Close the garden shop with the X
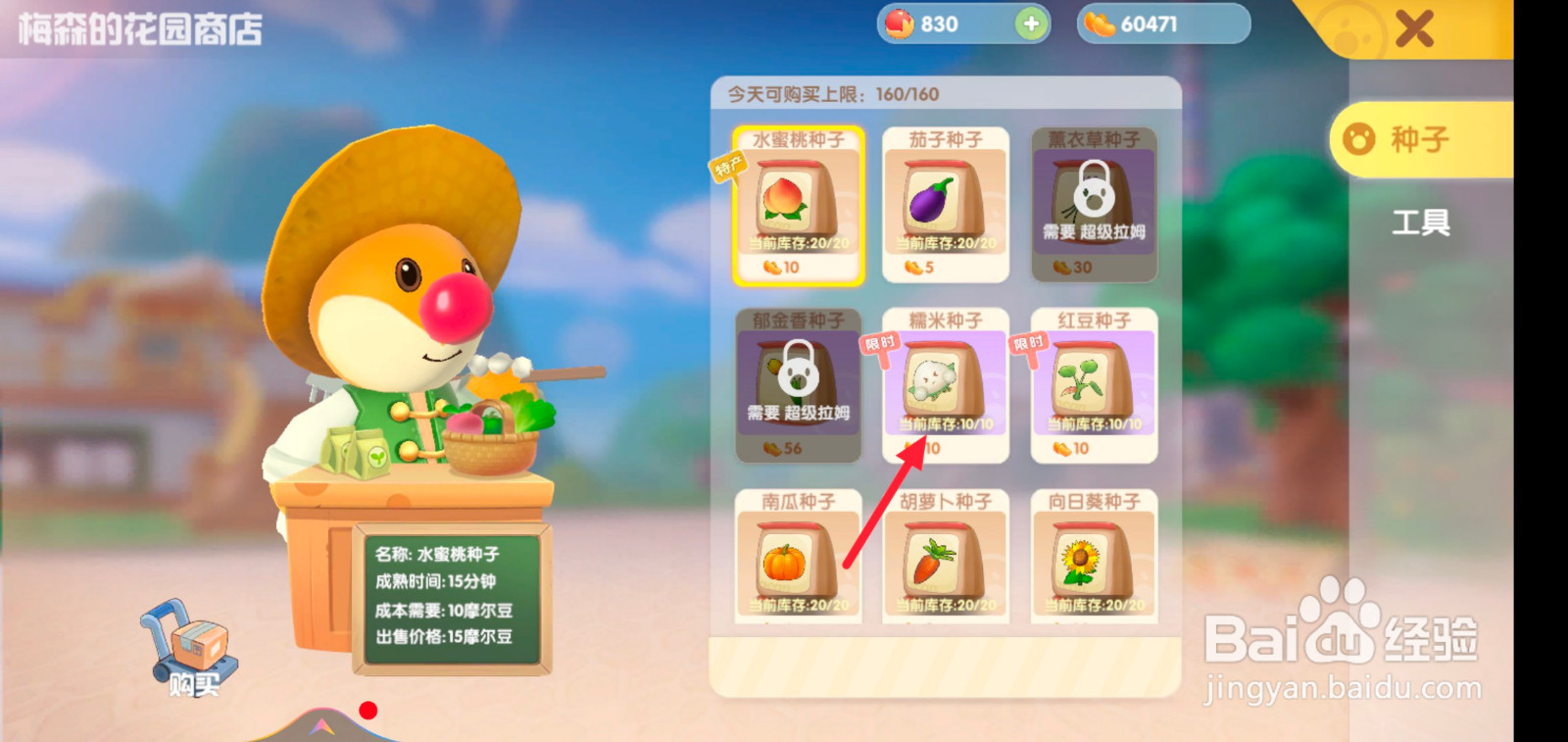The height and width of the screenshot is (742, 1568). (x=1414, y=29)
